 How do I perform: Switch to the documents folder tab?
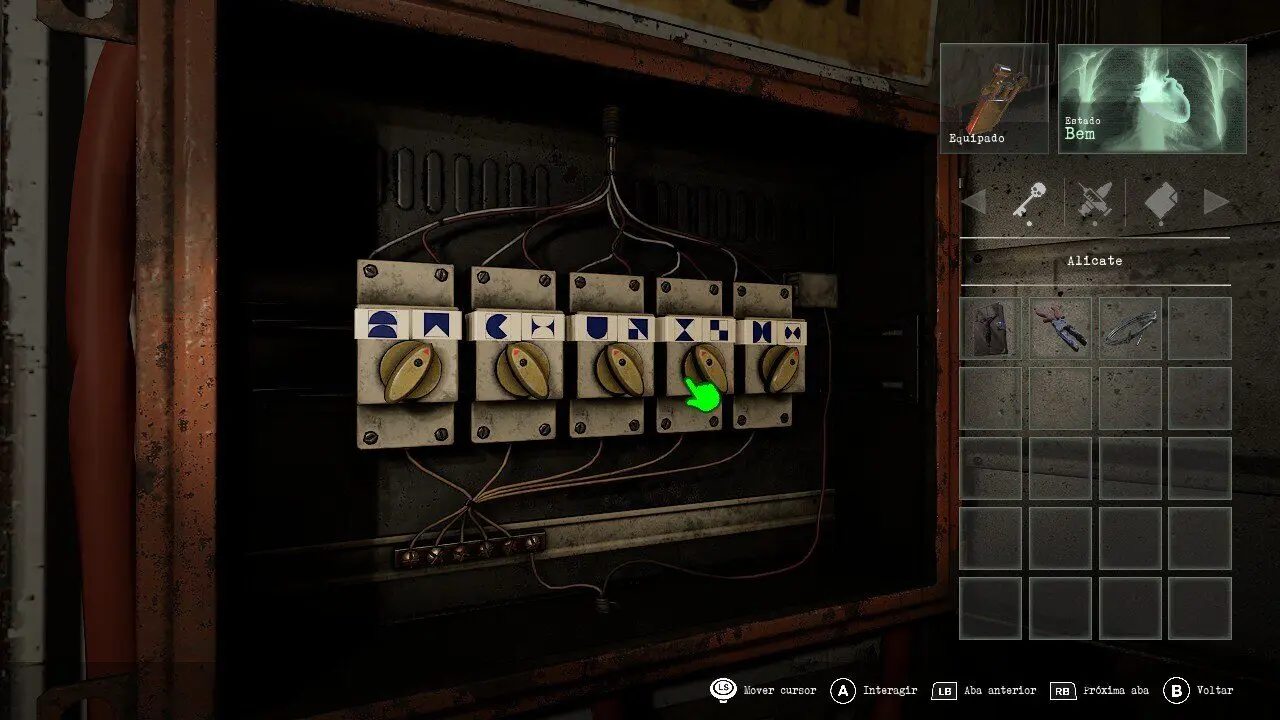1161,203
